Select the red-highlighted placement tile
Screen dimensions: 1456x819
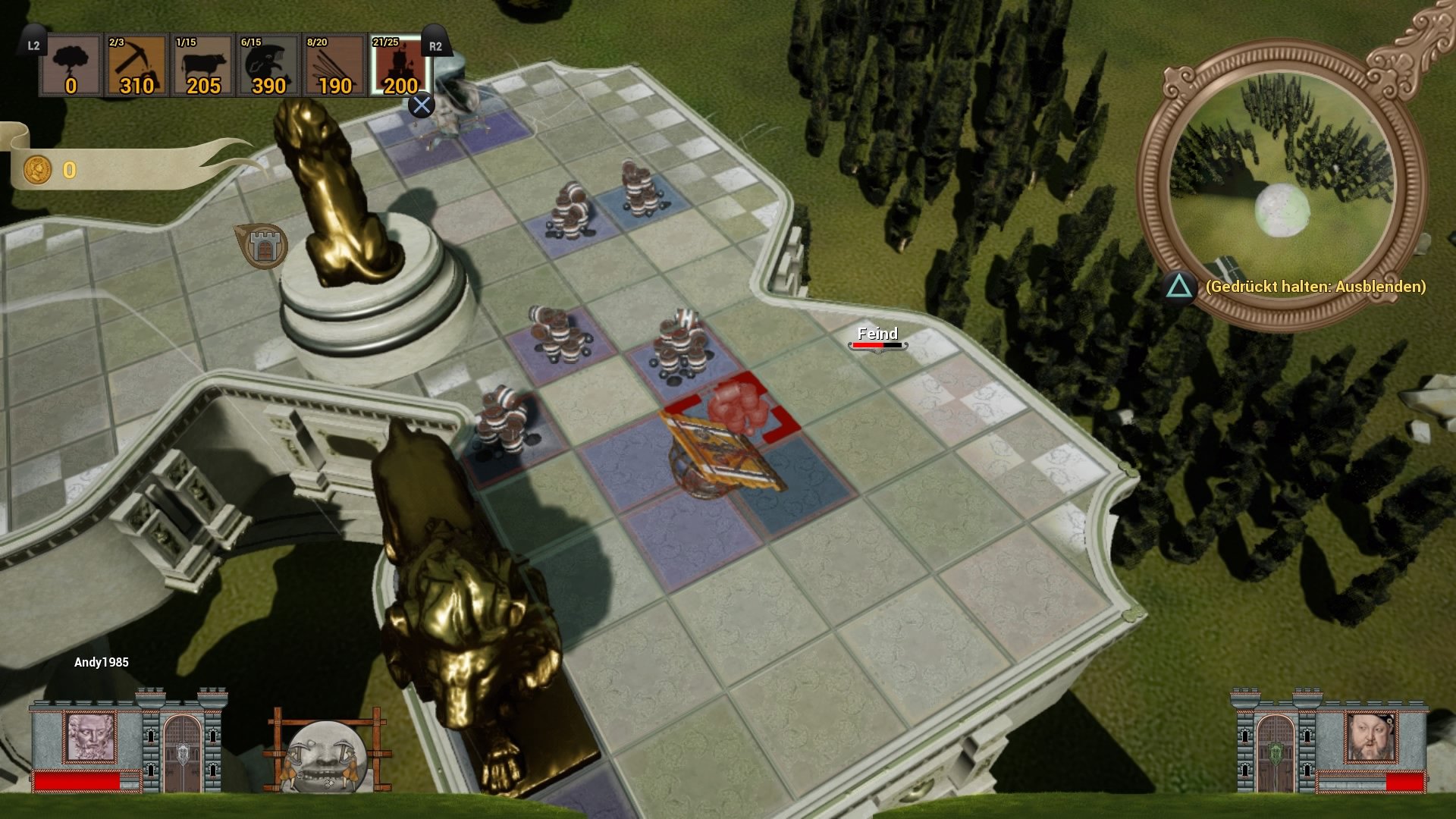coord(733,410)
